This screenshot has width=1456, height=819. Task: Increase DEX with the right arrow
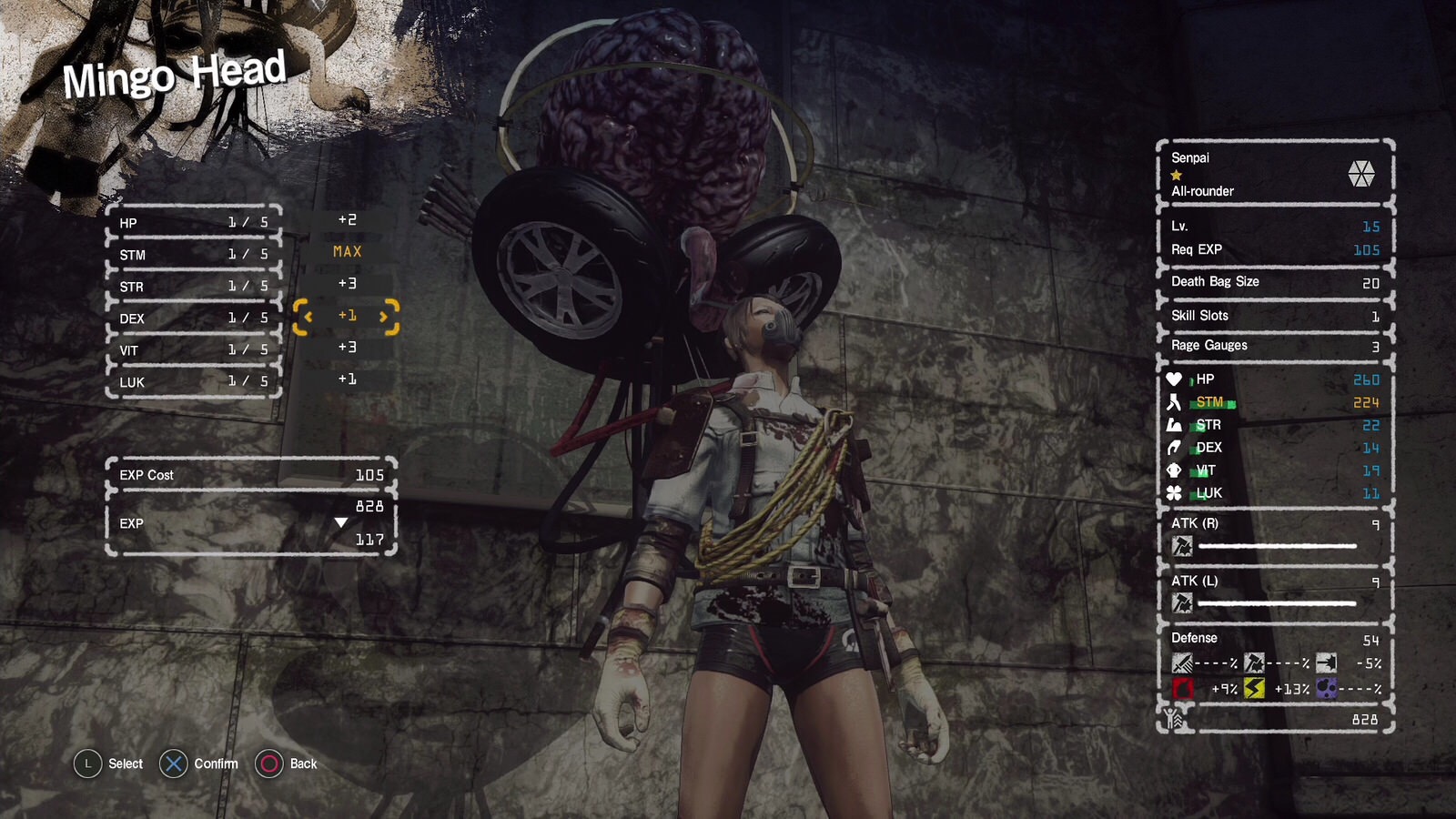[x=385, y=317]
